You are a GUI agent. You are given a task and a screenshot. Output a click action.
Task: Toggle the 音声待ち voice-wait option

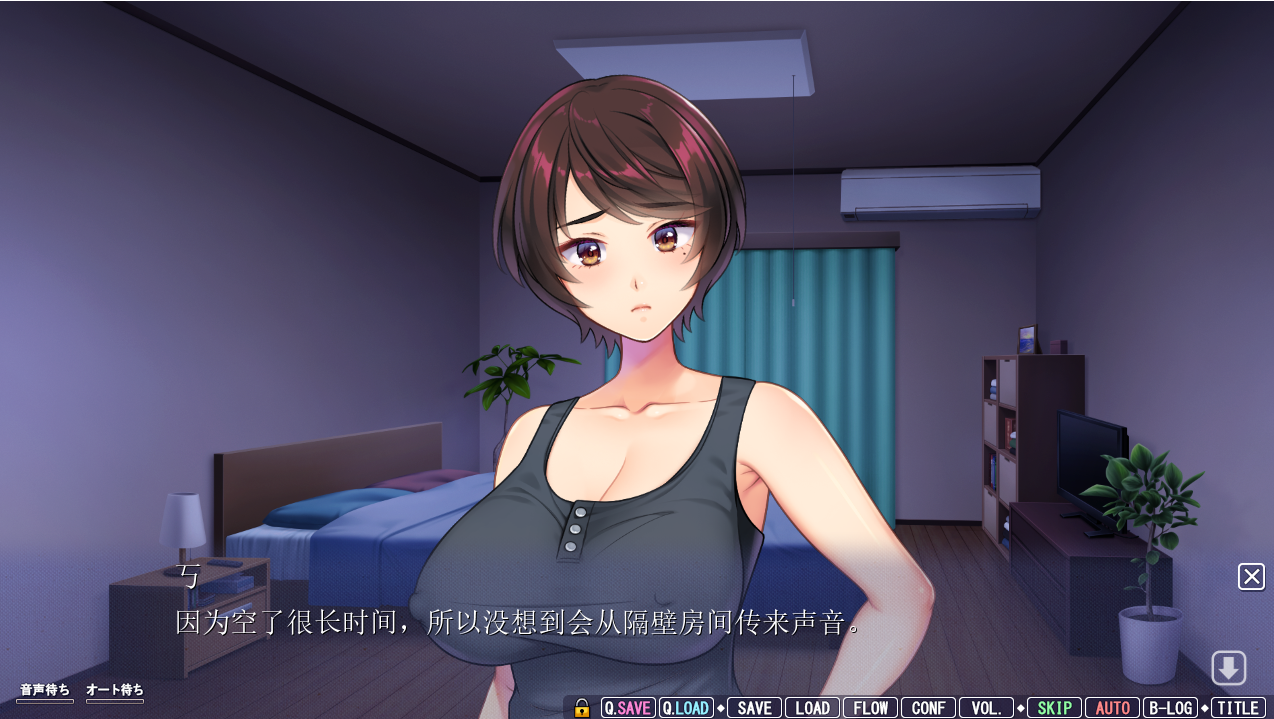click(45, 691)
